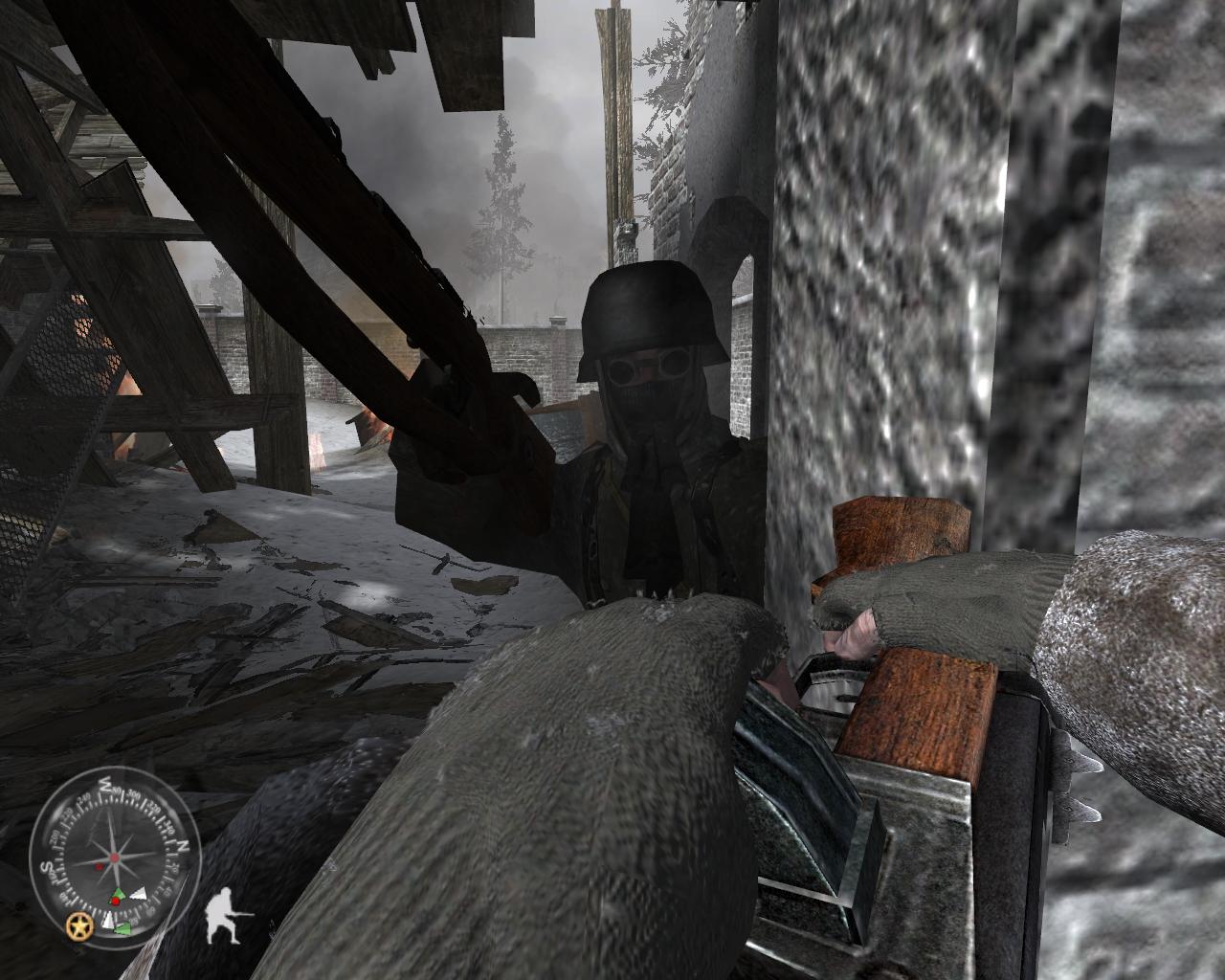Click the white arrow near the compass bottom
The width and height of the screenshot is (1225, 980).
coord(109,921)
